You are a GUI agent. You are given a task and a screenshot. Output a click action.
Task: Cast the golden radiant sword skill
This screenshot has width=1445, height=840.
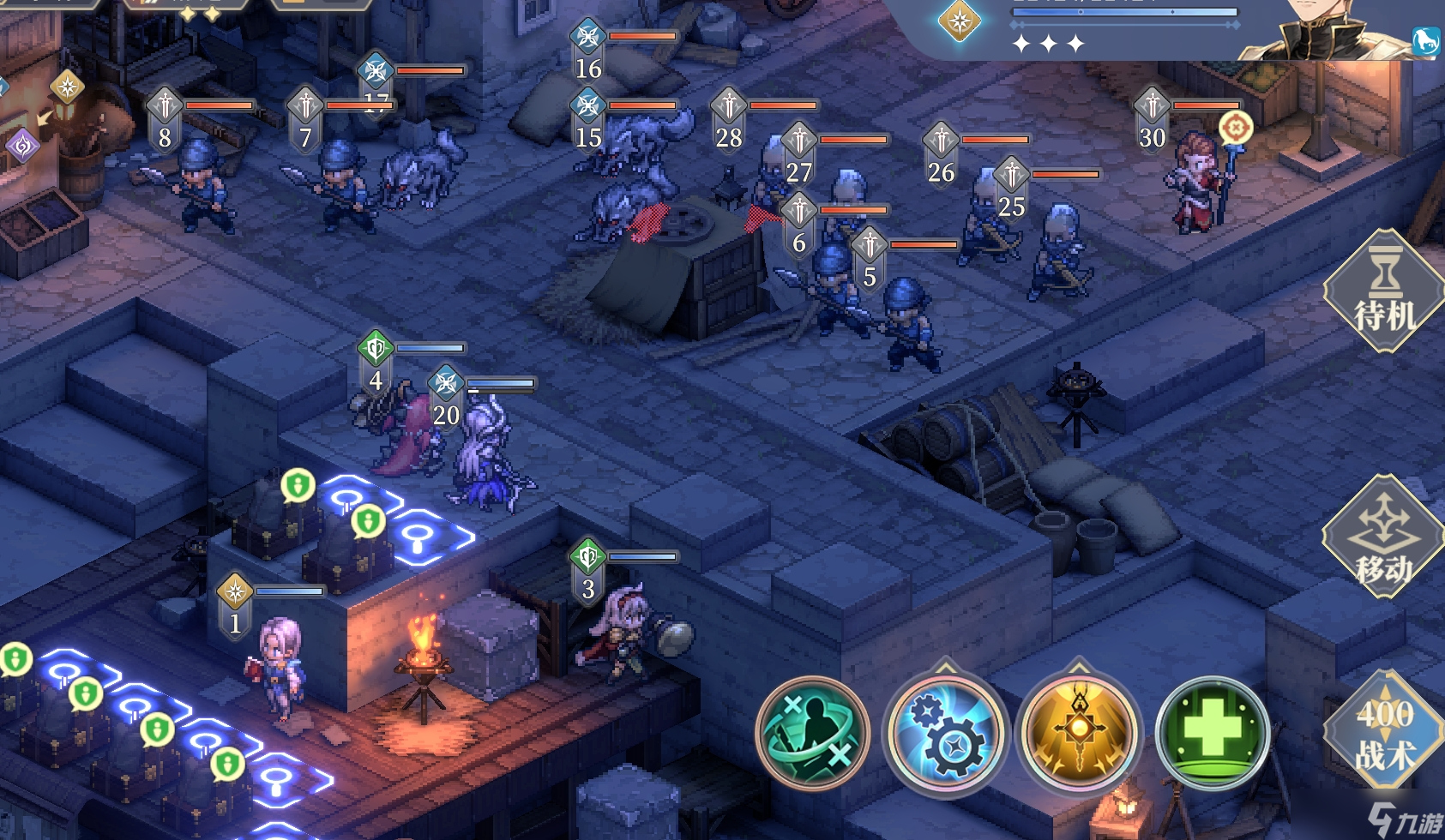(x=1079, y=734)
